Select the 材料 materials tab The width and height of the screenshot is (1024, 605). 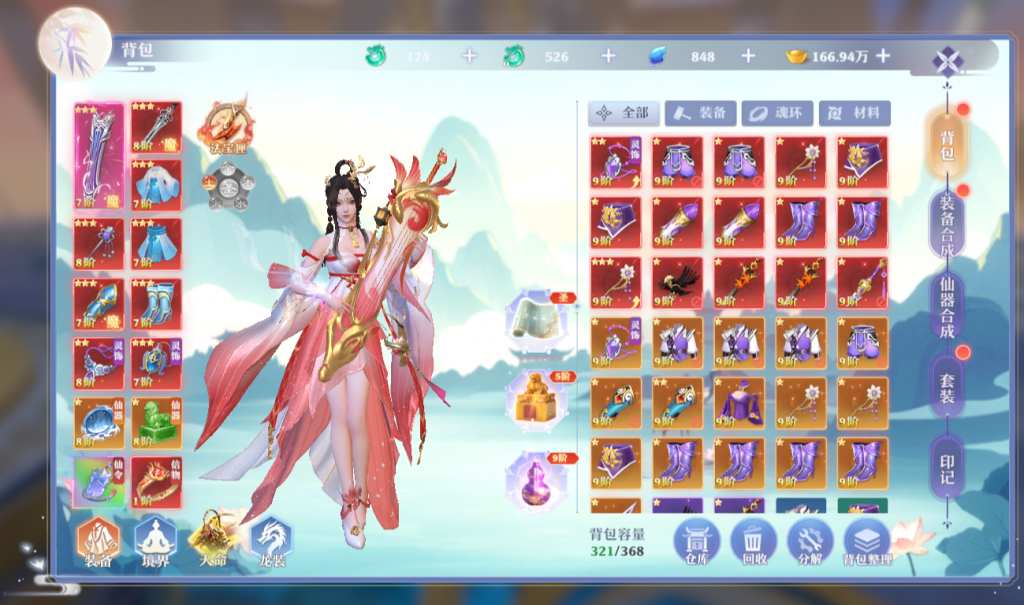854,113
